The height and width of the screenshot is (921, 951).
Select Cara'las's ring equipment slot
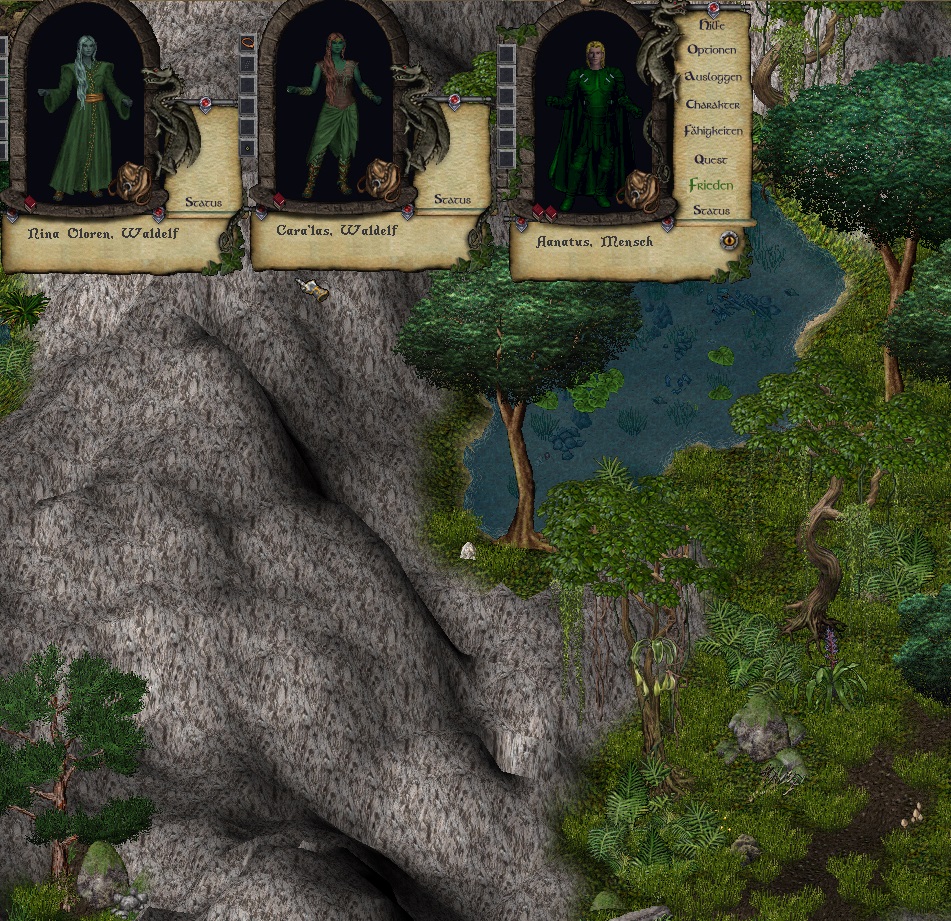(248, 148)
